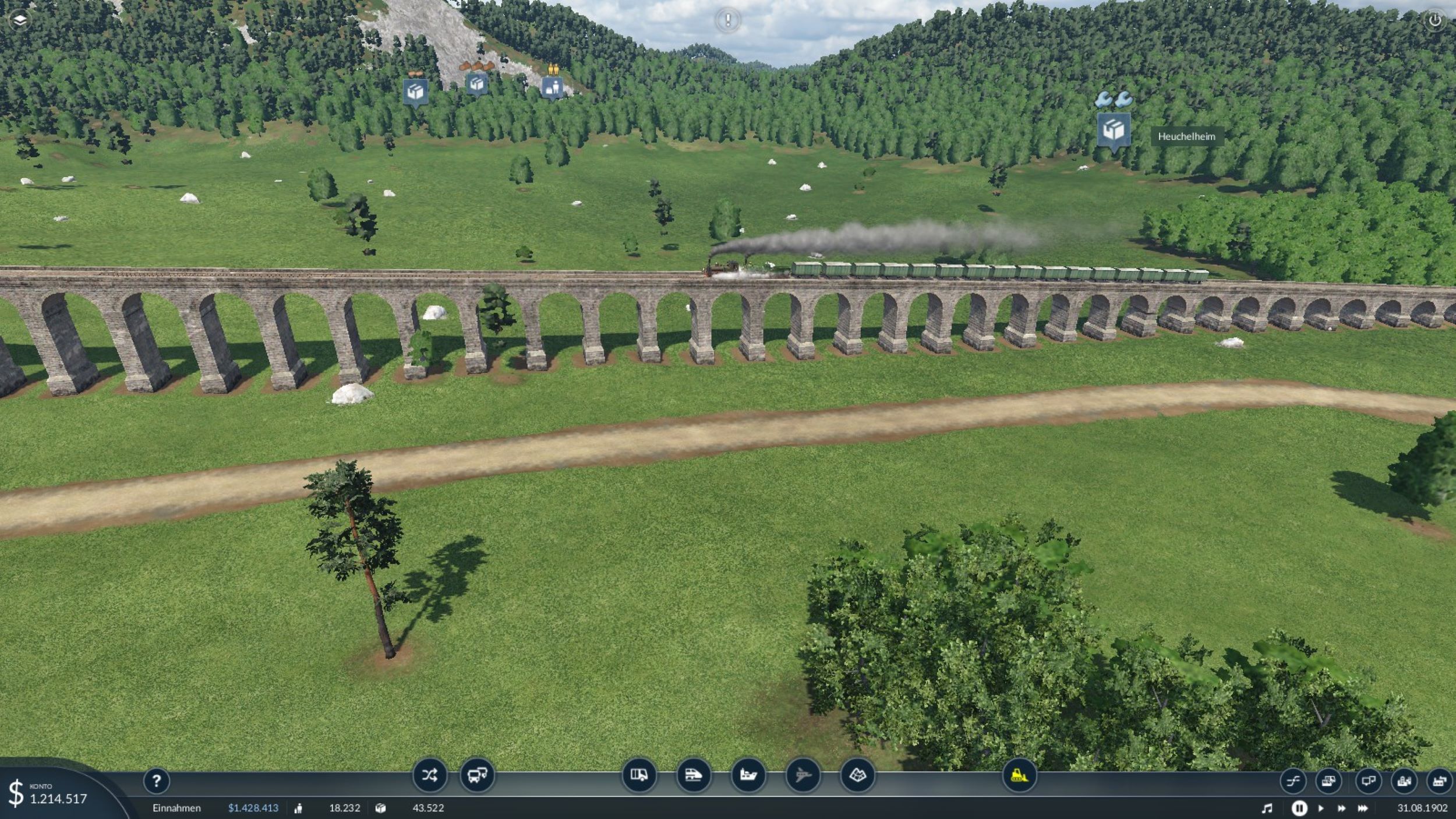1456x819 pixels.
Task: Open the terrain landscaping tools
Action: click(x=857, y=775)
